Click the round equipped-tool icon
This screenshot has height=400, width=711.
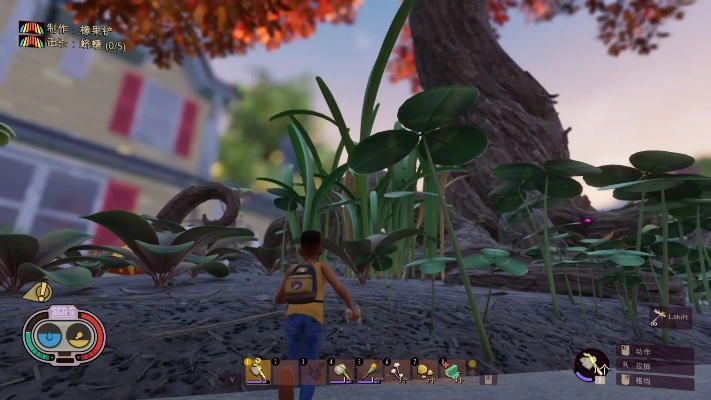click(591, 364)
